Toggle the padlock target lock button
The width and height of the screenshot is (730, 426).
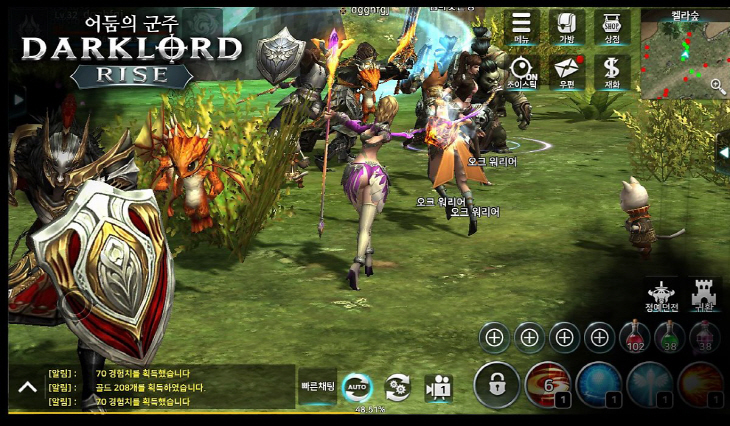coord(494,384)
